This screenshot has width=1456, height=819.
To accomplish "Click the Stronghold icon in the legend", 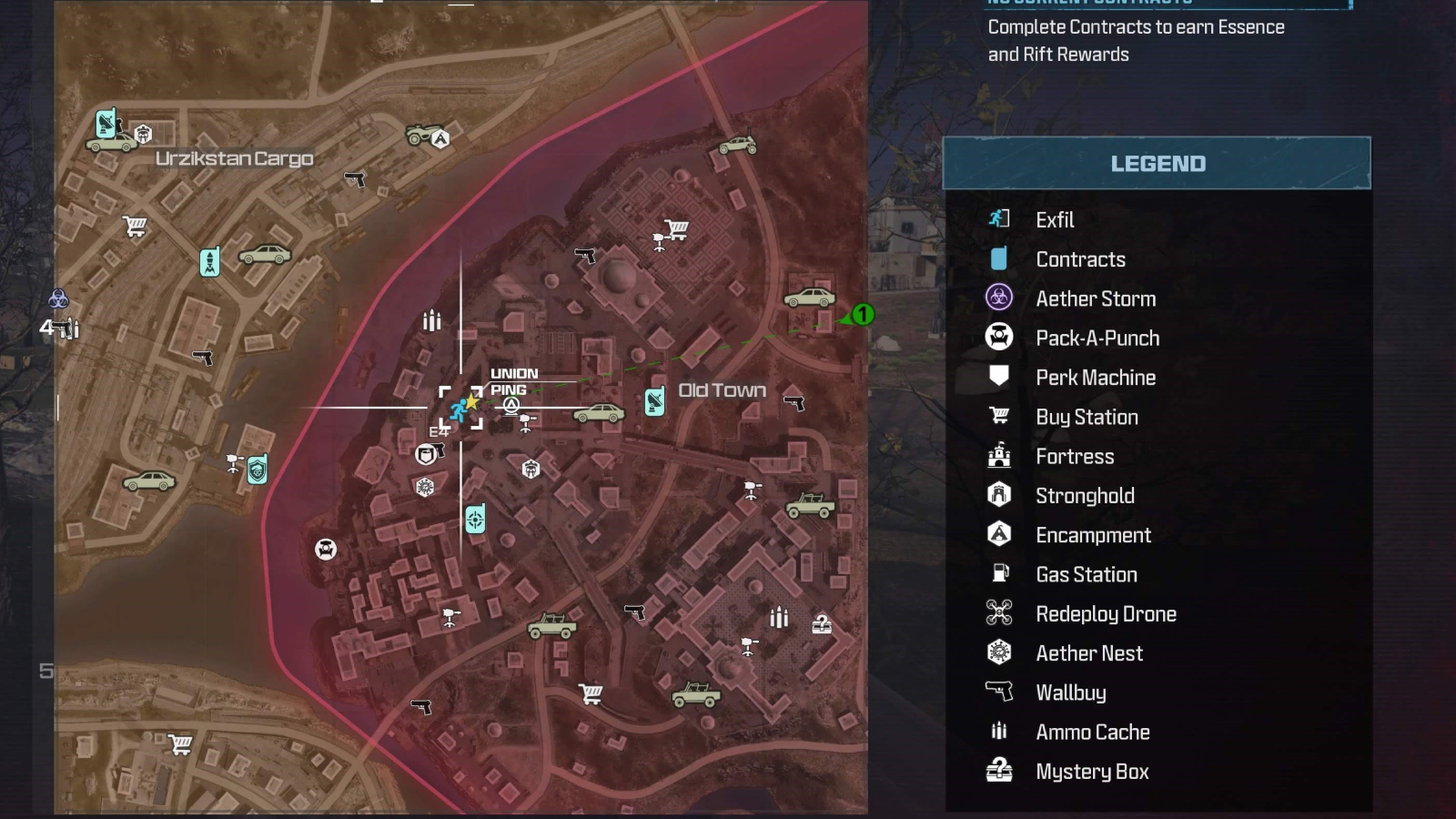I will [x=1000, y=495].
